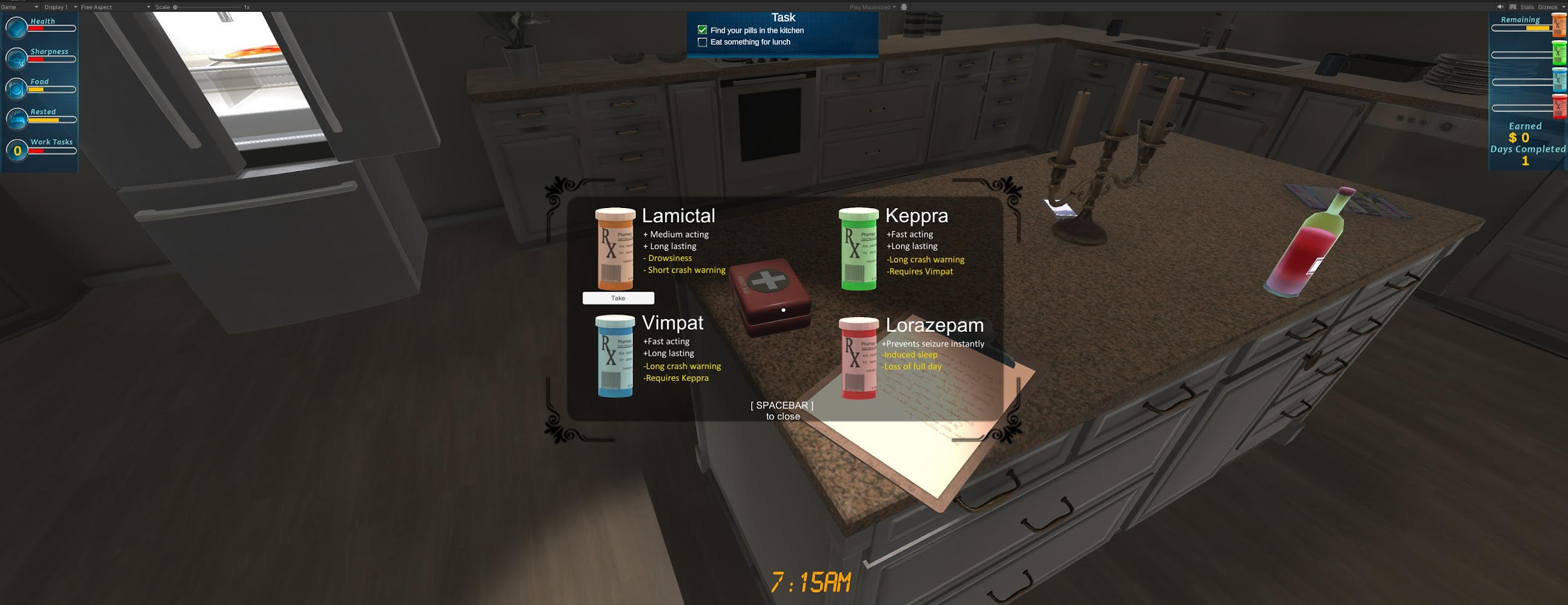Open the Free Aspect dropdown
1568x605 pixels.
[x=95, y=7]
